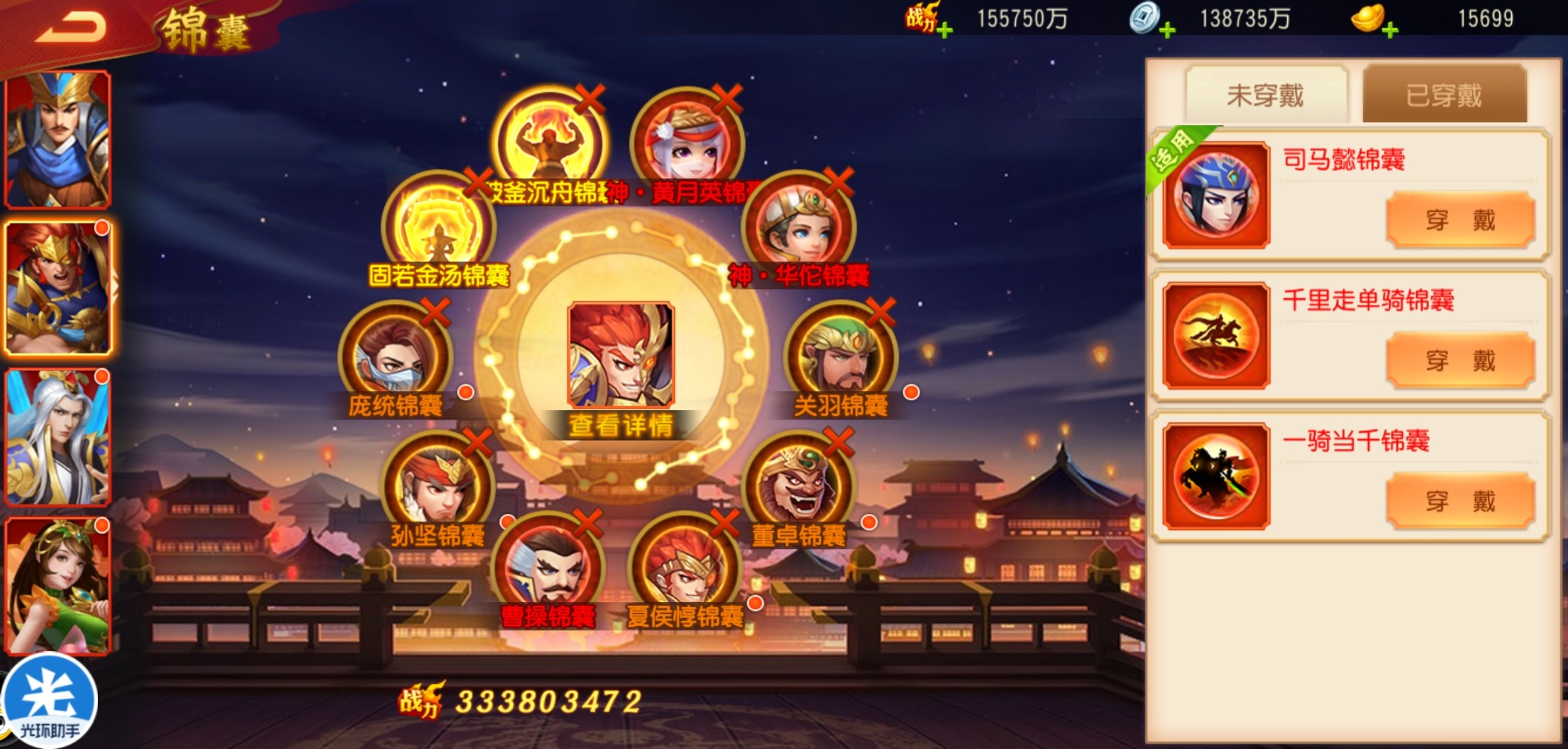Image resolution: width=1568 pixels, height=749 pixels.
Task: Select the 庞统锦囊 slot
Action: [x=395, y=358]
